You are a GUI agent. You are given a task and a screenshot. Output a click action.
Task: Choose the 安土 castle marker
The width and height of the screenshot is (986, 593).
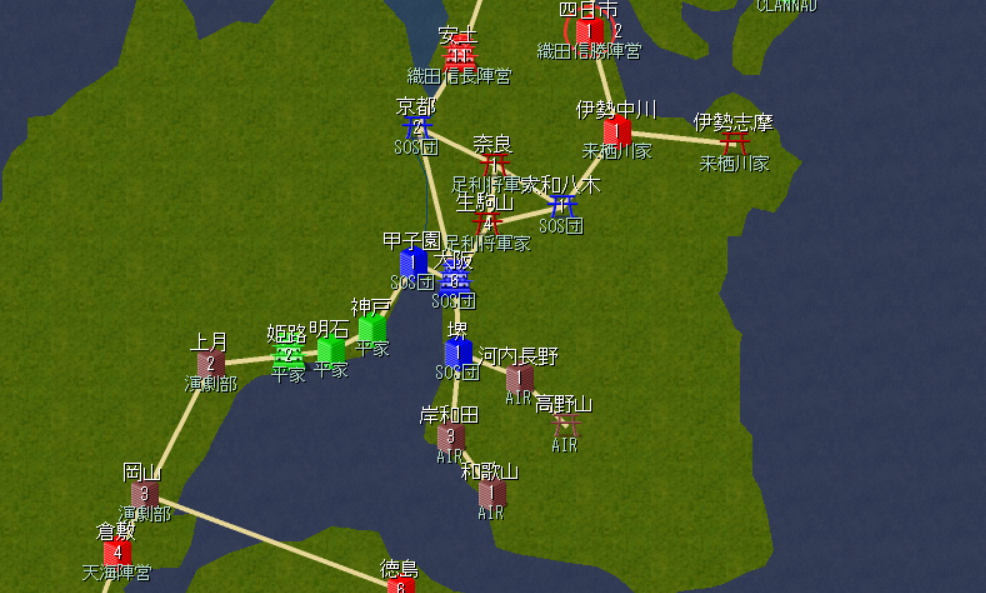(x=459, y=54)
